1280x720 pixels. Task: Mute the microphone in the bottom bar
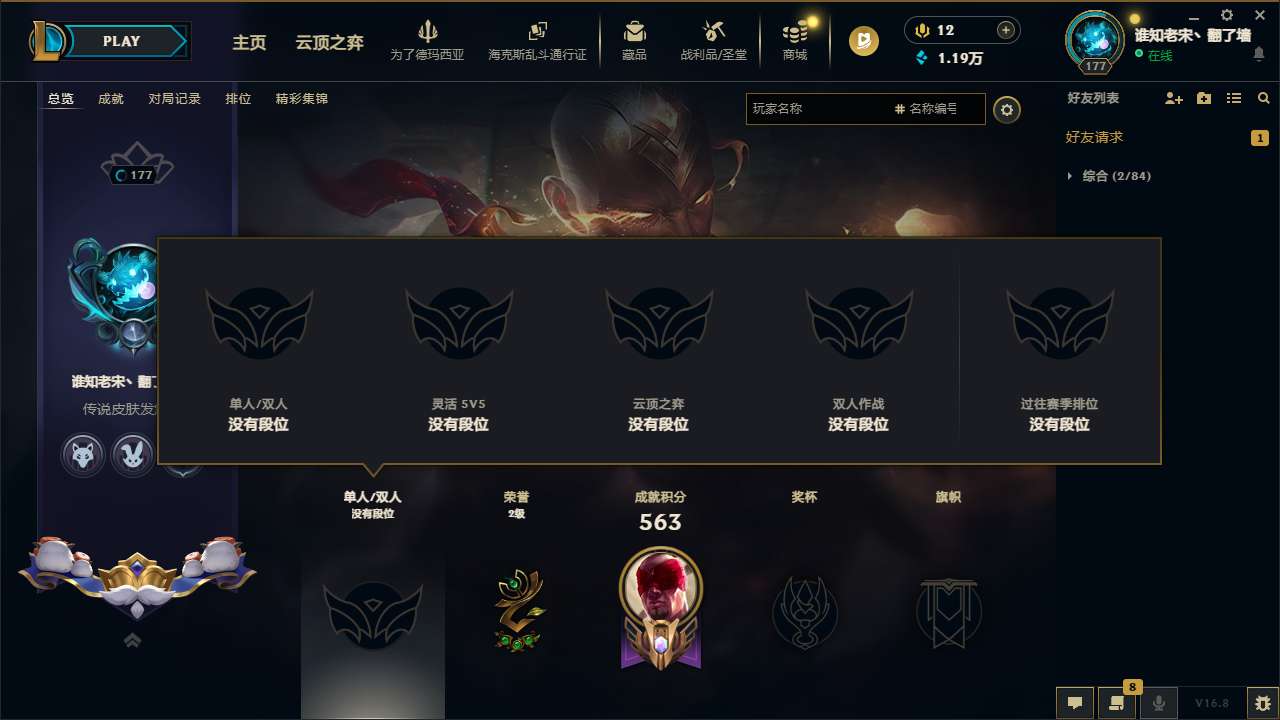(x=1159, y=702)
